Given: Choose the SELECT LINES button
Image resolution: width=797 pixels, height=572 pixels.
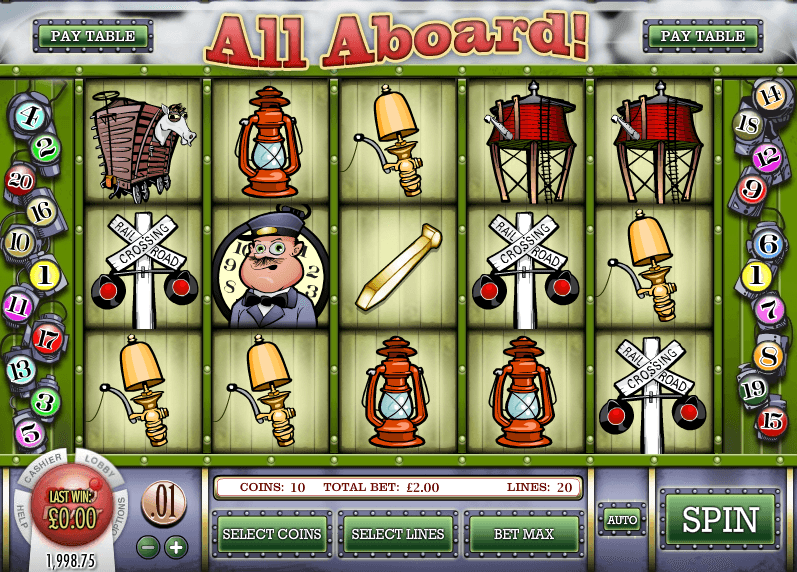Looking at the screenshot, I should 398,534.
